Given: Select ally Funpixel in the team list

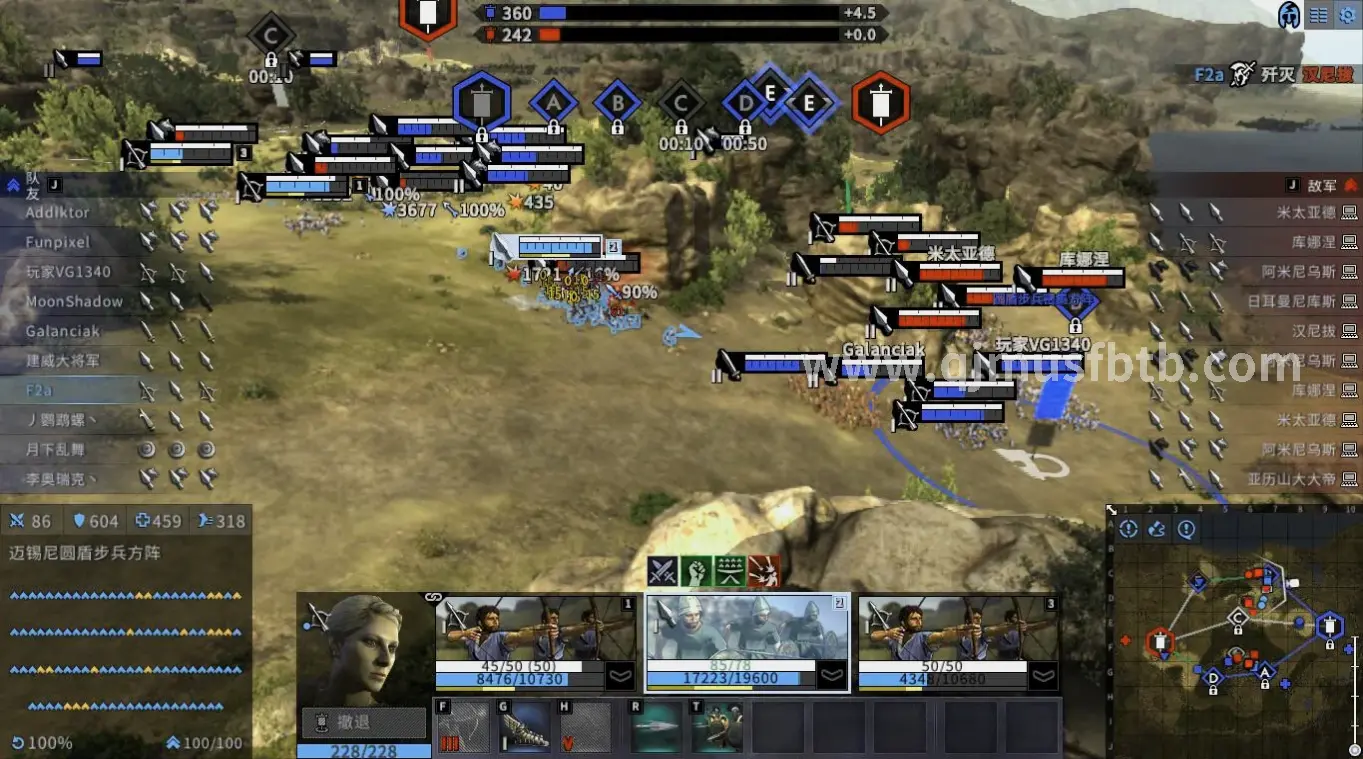Looking at the screenshot, I should pos(58,242).
